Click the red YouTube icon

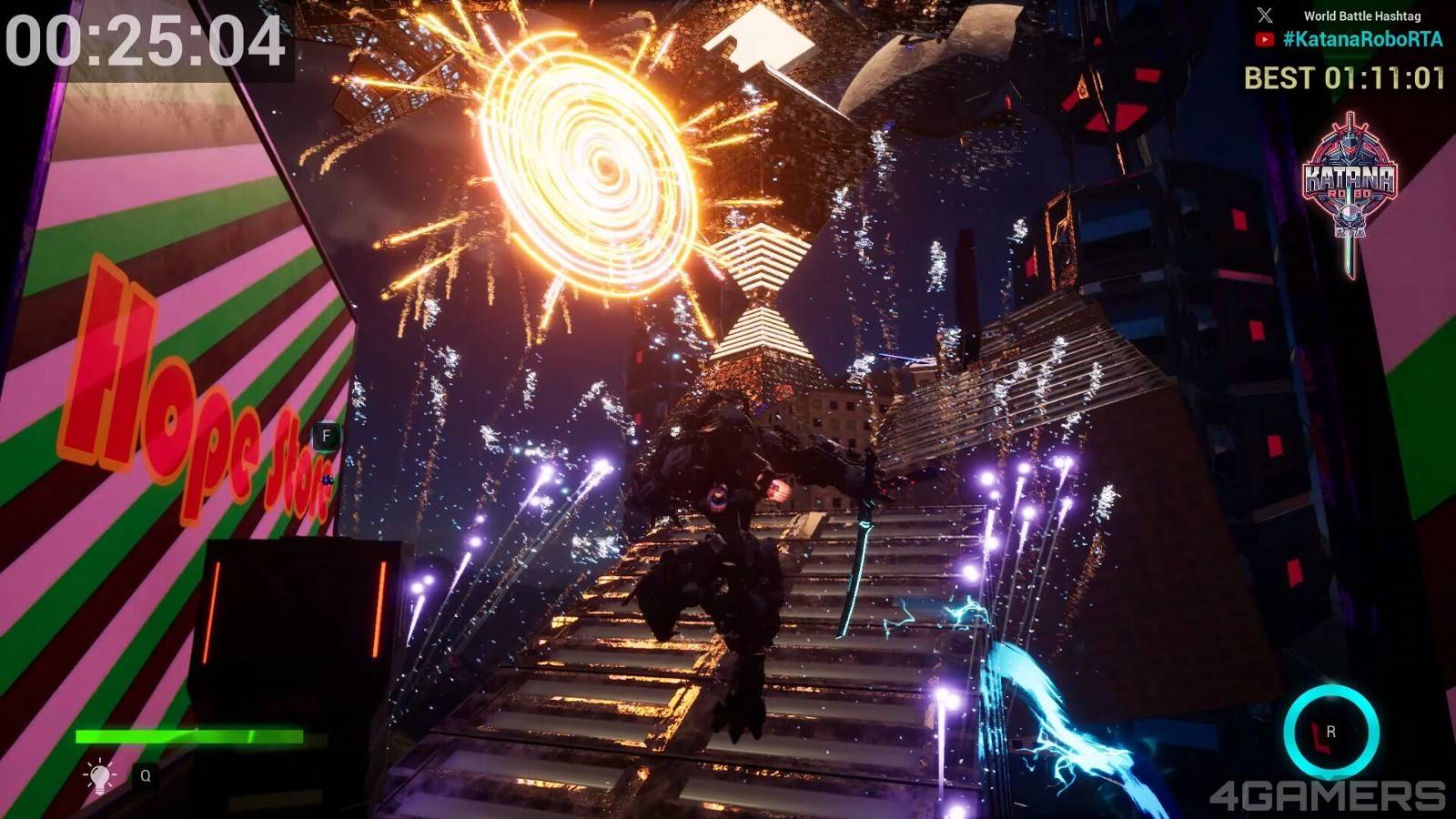pyautogui.click(x=1264, y=39)
